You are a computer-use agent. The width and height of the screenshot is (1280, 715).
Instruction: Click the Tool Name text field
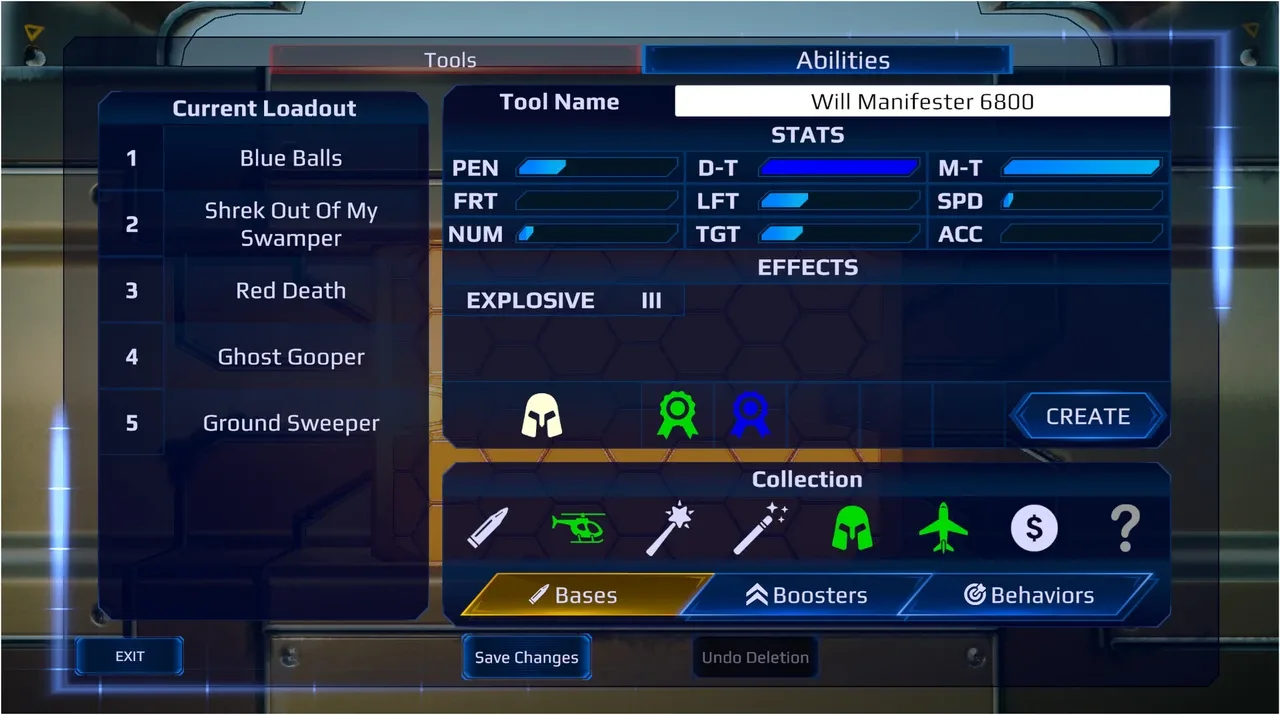click(x=921, y=101)
